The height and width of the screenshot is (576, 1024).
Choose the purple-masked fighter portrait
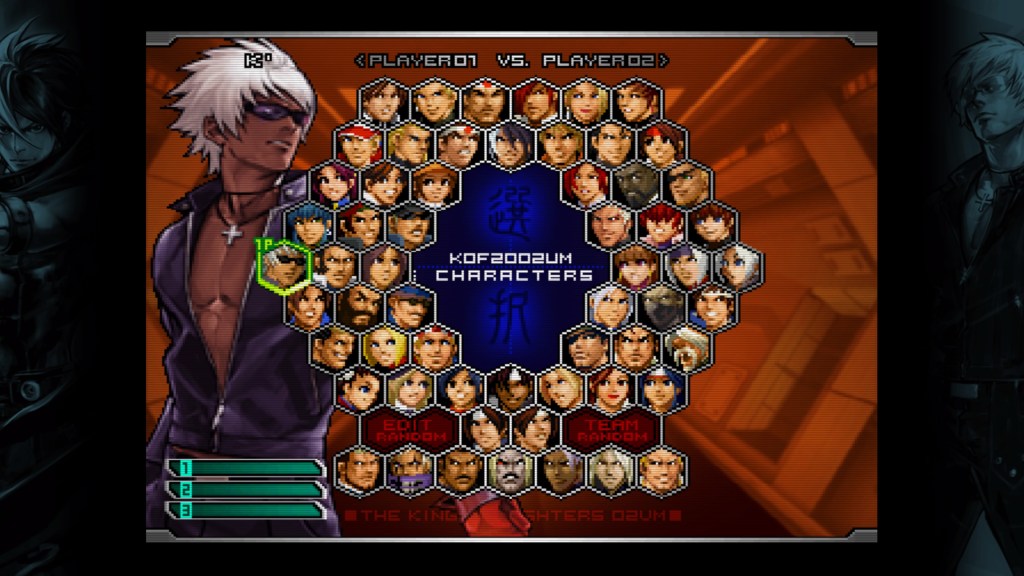(410, 470)
